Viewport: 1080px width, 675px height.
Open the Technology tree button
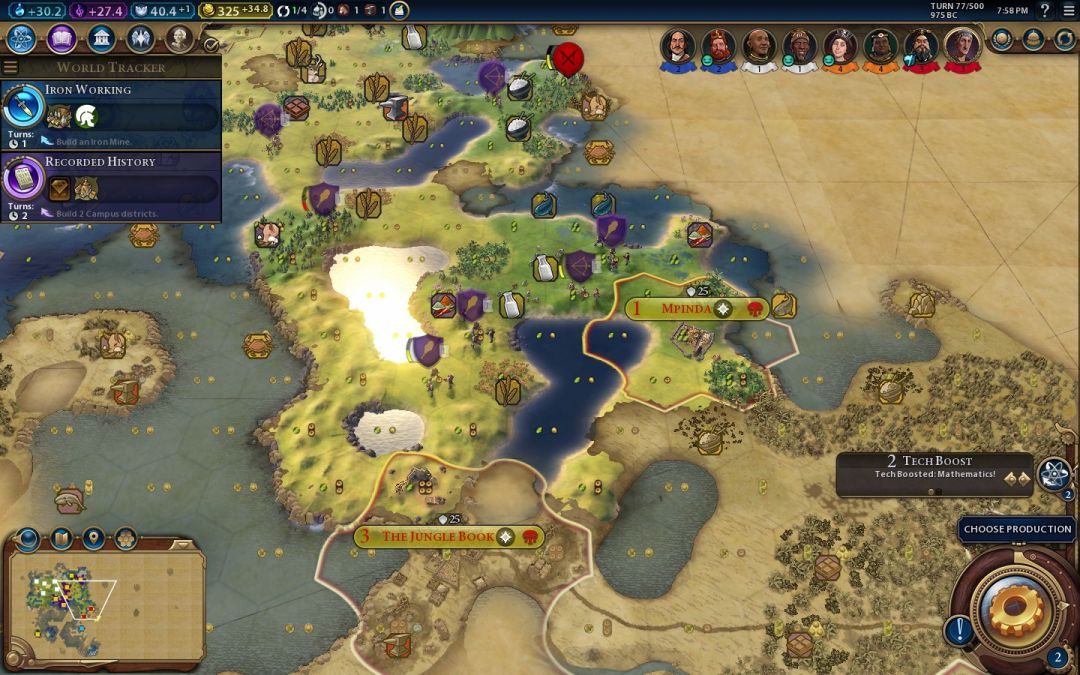tap(22, 39)
